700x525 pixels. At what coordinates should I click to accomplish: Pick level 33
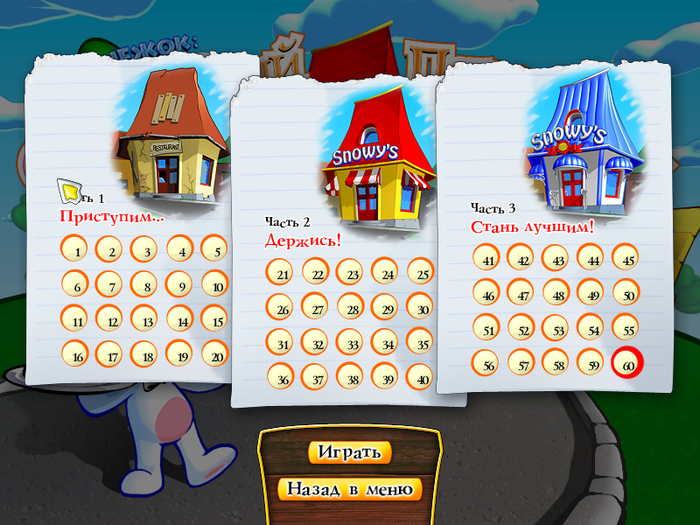click(349, 343)
